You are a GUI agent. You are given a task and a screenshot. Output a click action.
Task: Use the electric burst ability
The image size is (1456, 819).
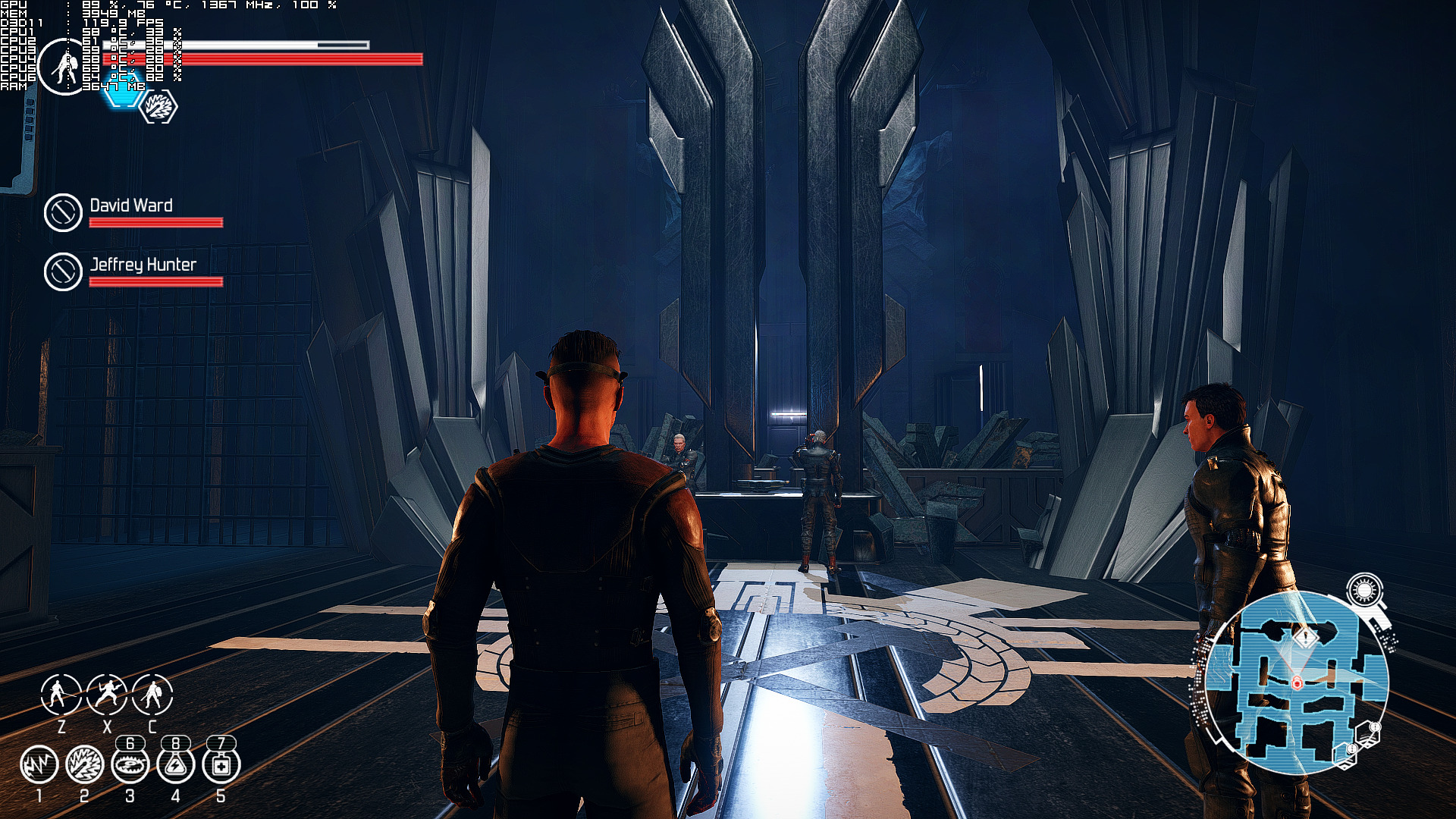point(84,764)
